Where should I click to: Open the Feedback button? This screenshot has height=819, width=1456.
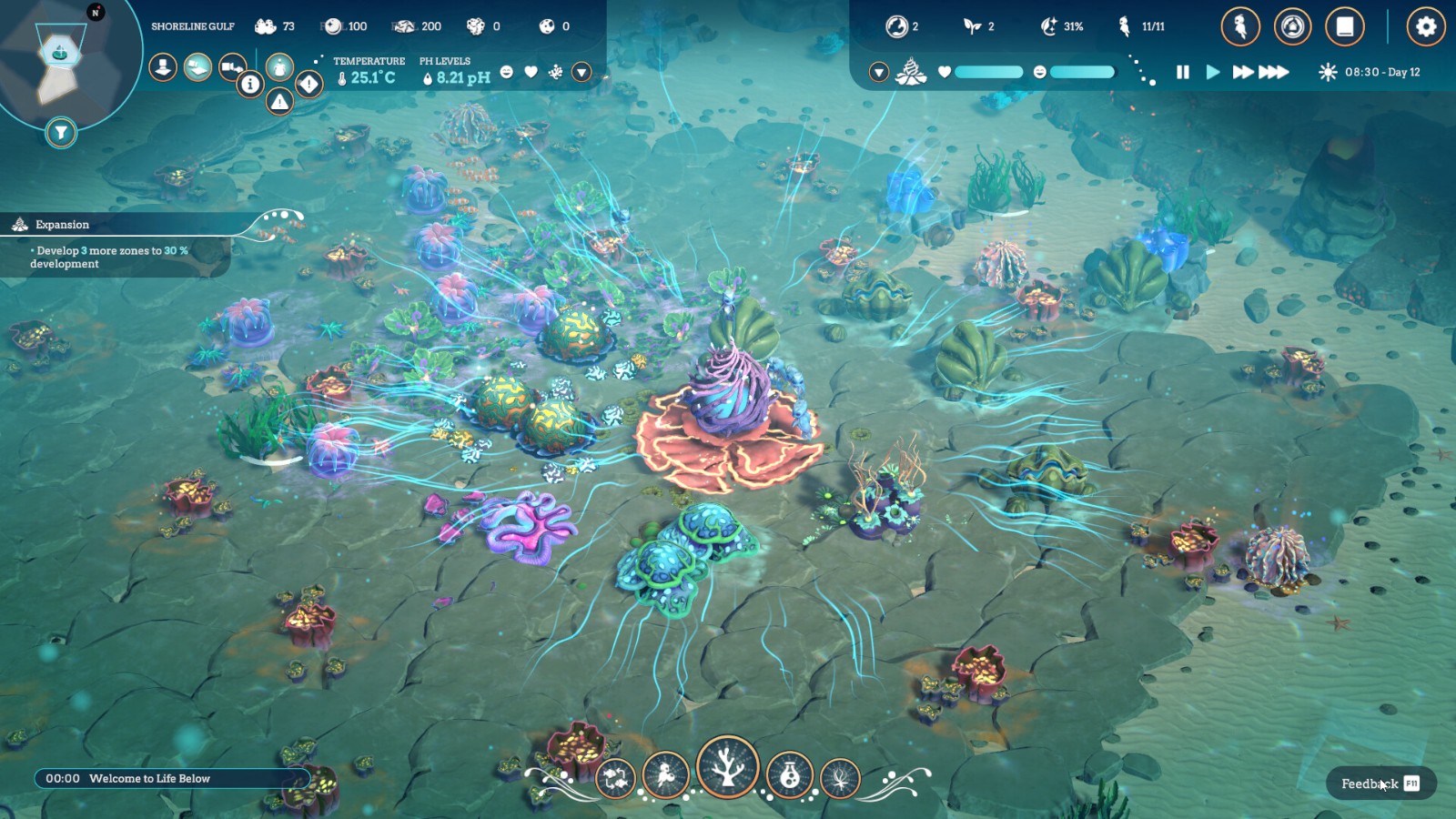tap(1380, 784)
